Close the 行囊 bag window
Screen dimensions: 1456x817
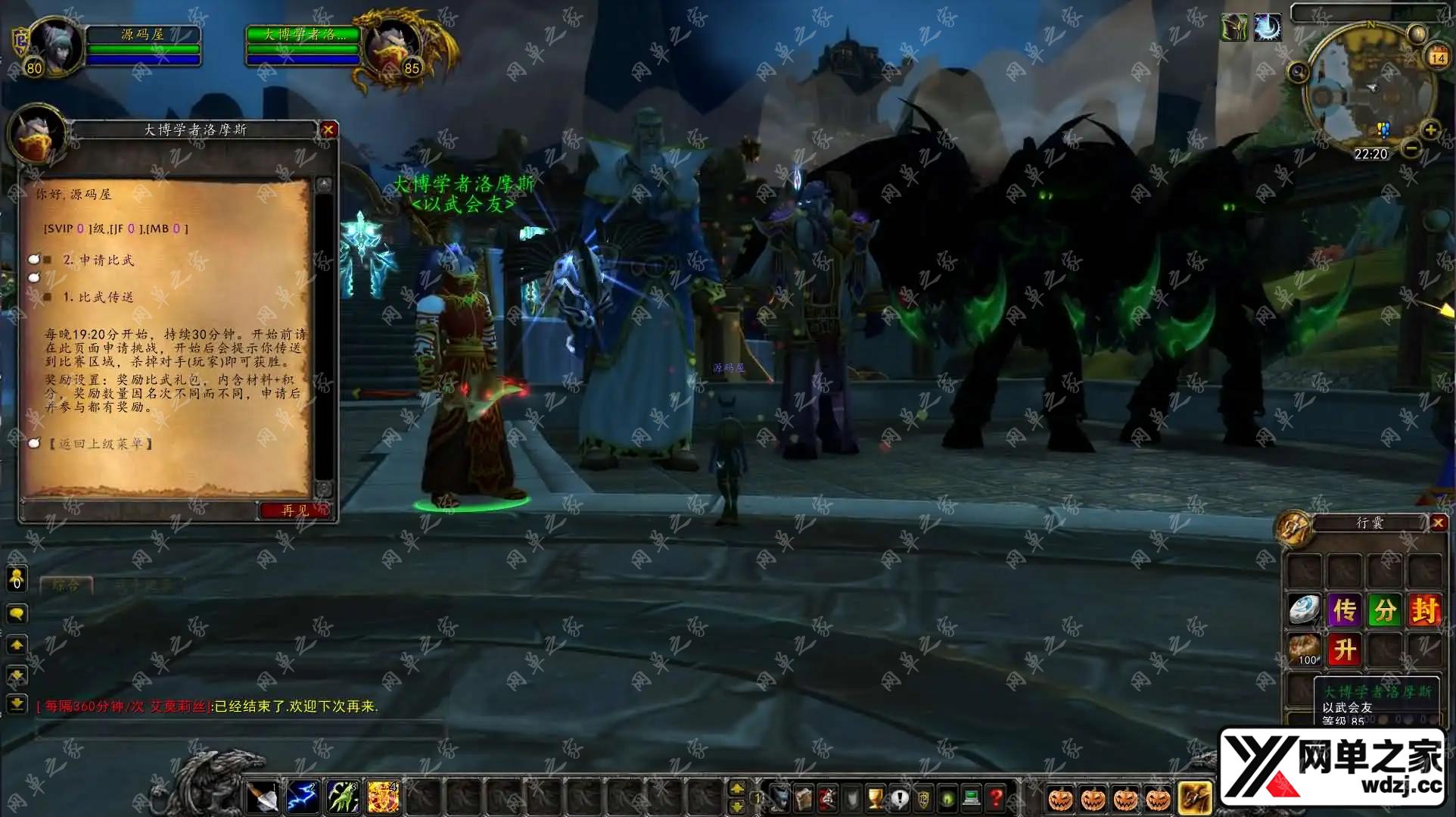1439,522
